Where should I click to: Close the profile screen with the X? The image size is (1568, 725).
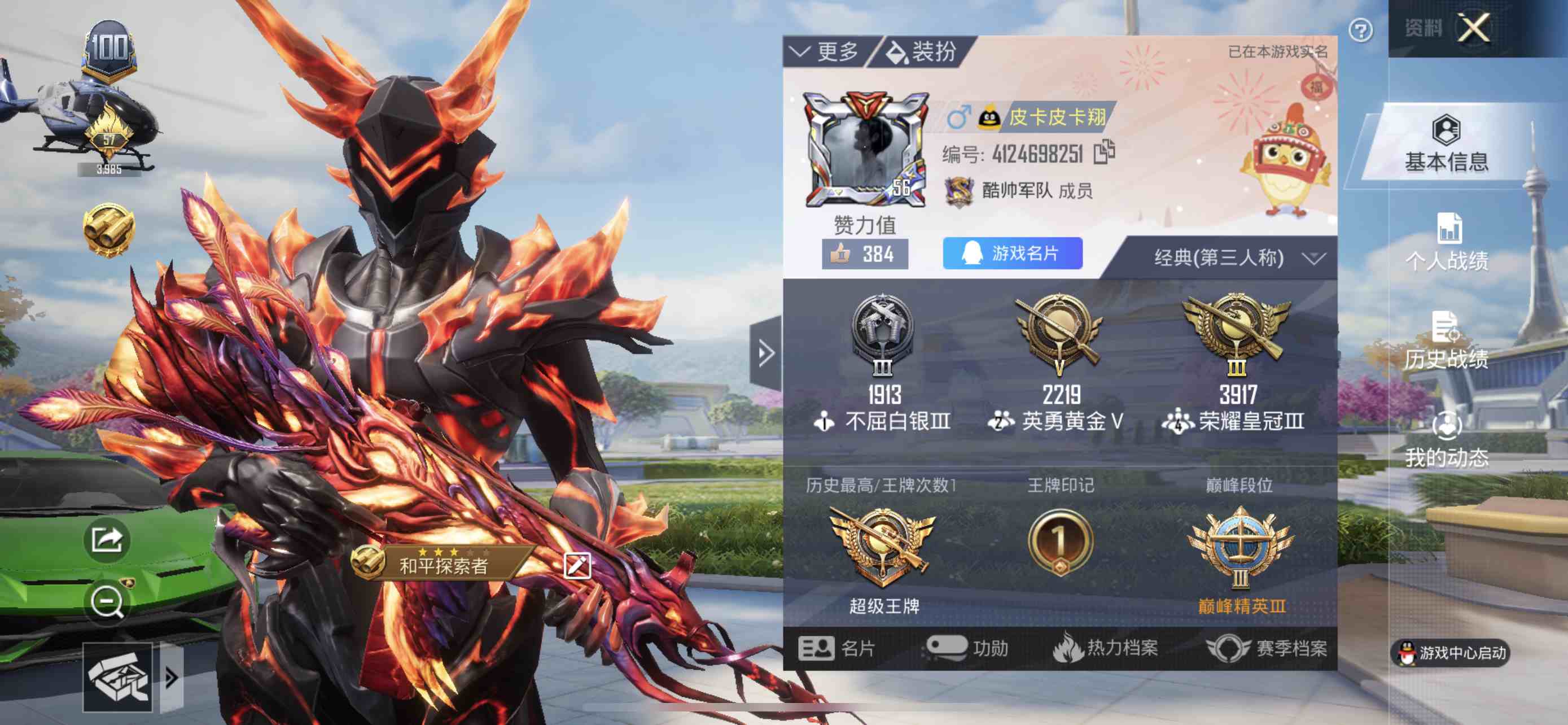(x=1474, y=28)
